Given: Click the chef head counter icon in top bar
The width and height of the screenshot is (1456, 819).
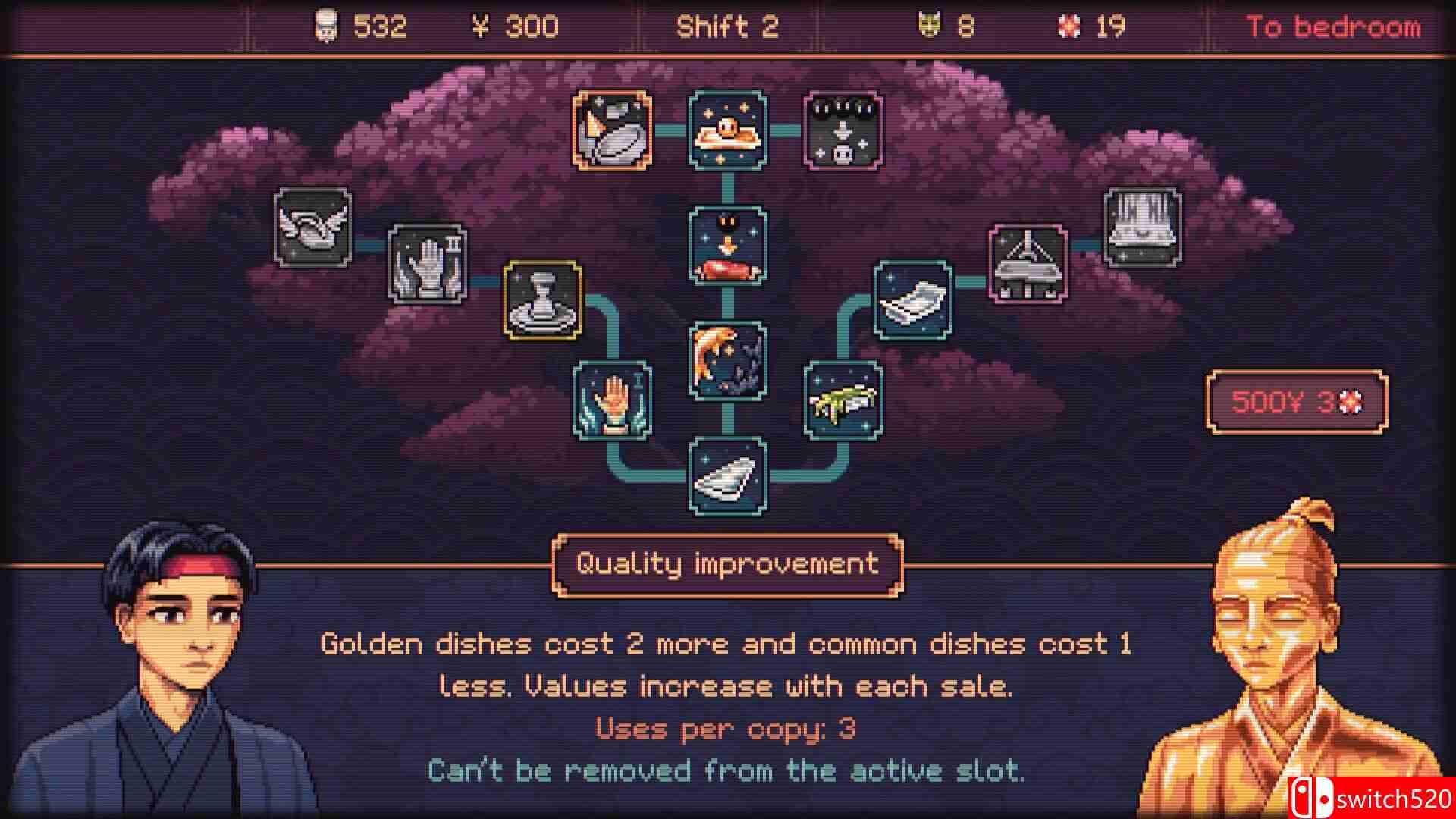Looking at the screenshot, I should [325, 25].
